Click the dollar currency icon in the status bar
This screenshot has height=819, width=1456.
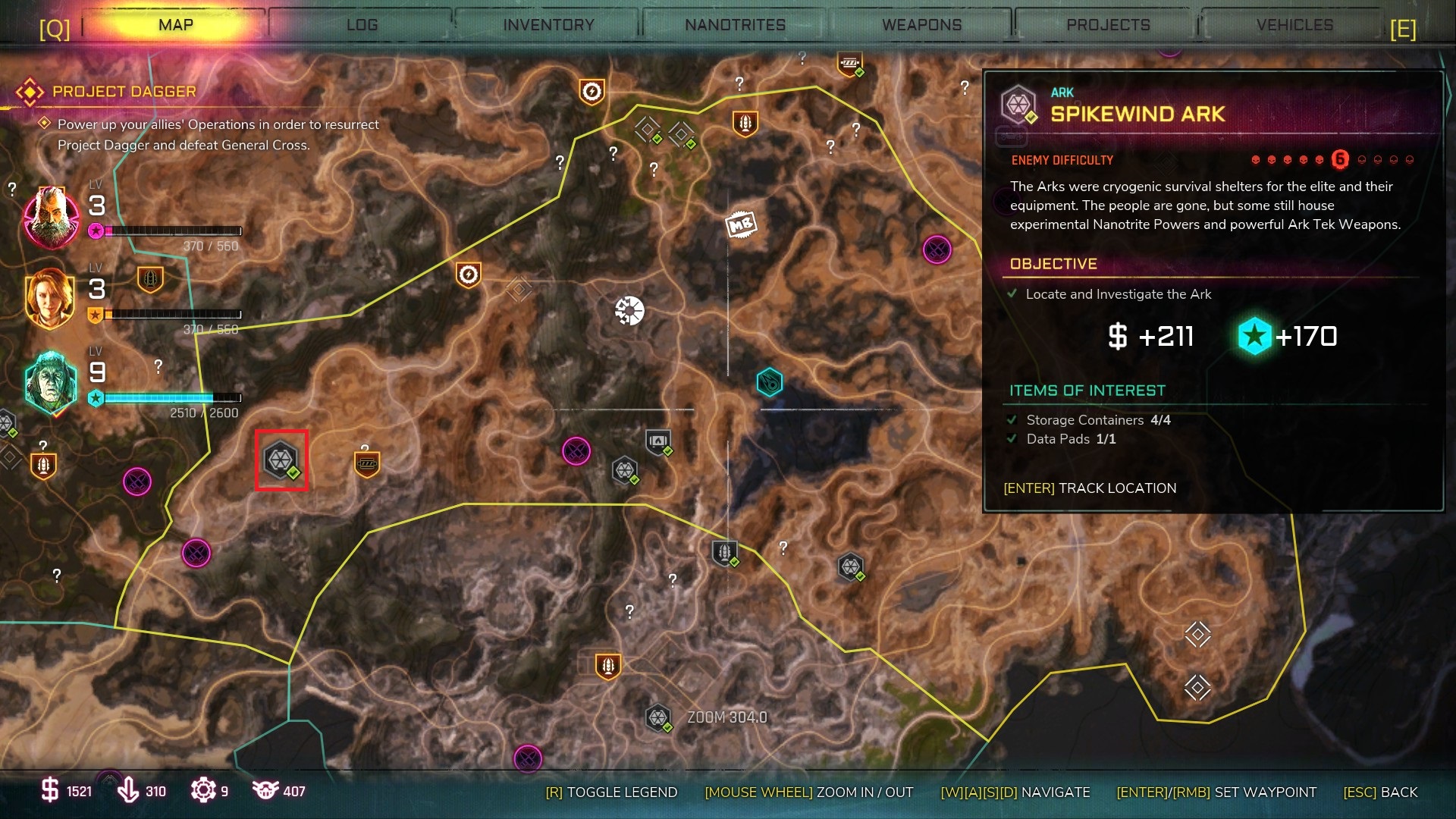click(x=50, y=791)
